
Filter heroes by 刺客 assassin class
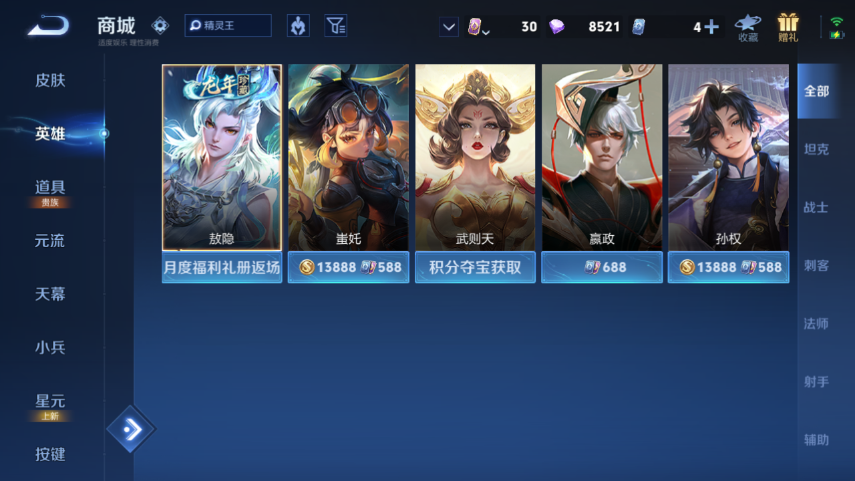(816, 265)
